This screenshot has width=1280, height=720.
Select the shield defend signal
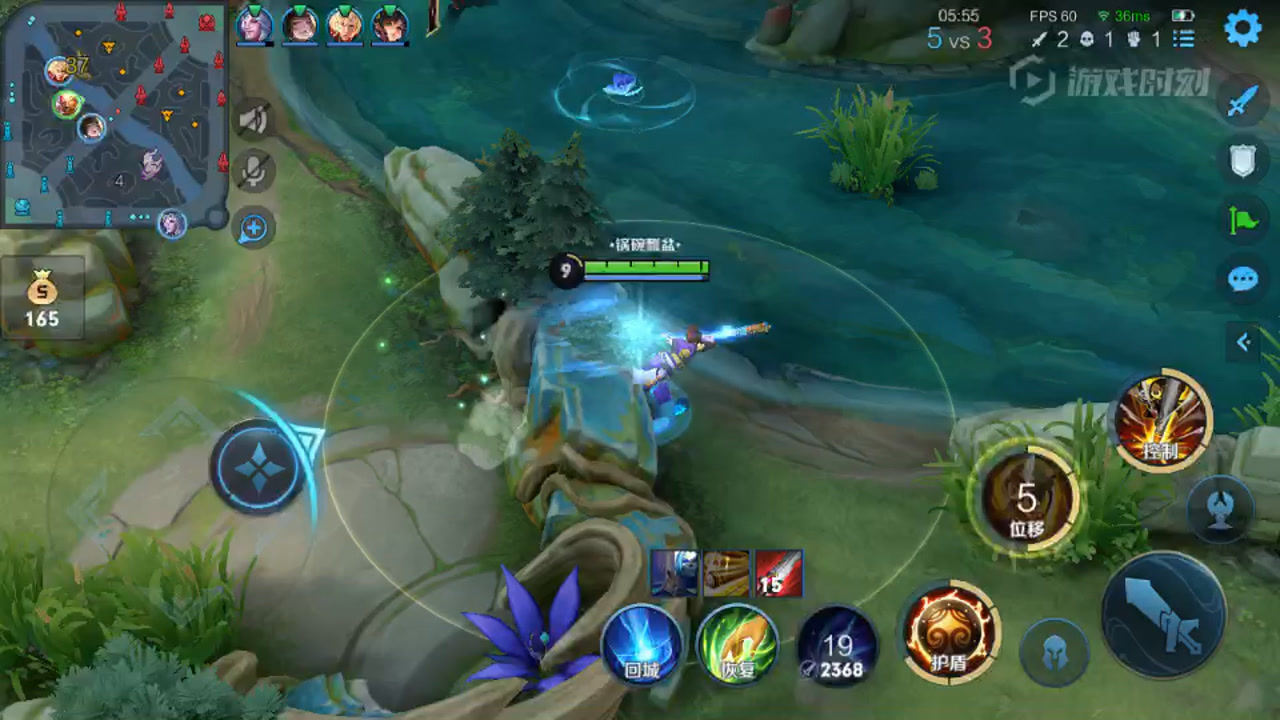click(1242, 160)
